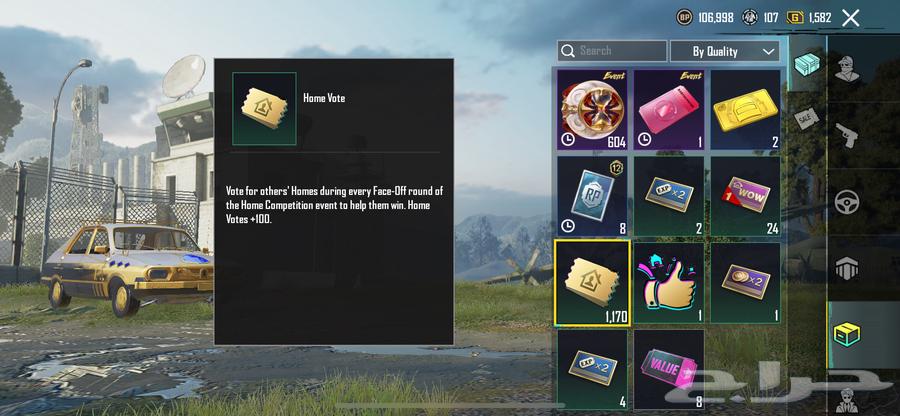This screenshot has width=900, height=416.
Task: Select the RP card item
Action: pos(592,194)
